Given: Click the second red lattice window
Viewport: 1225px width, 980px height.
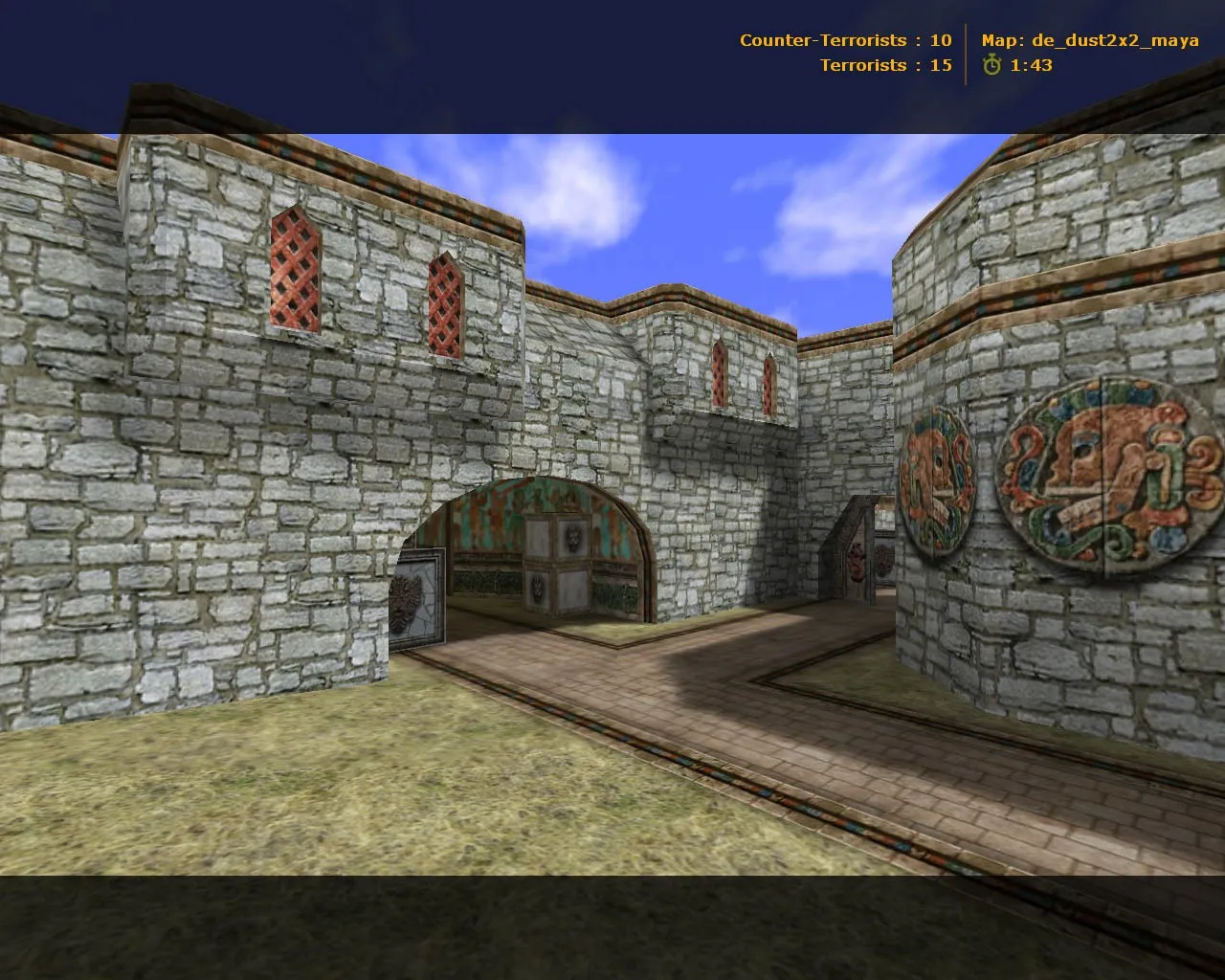Looking at the screenshot, I should pos(443,306).
